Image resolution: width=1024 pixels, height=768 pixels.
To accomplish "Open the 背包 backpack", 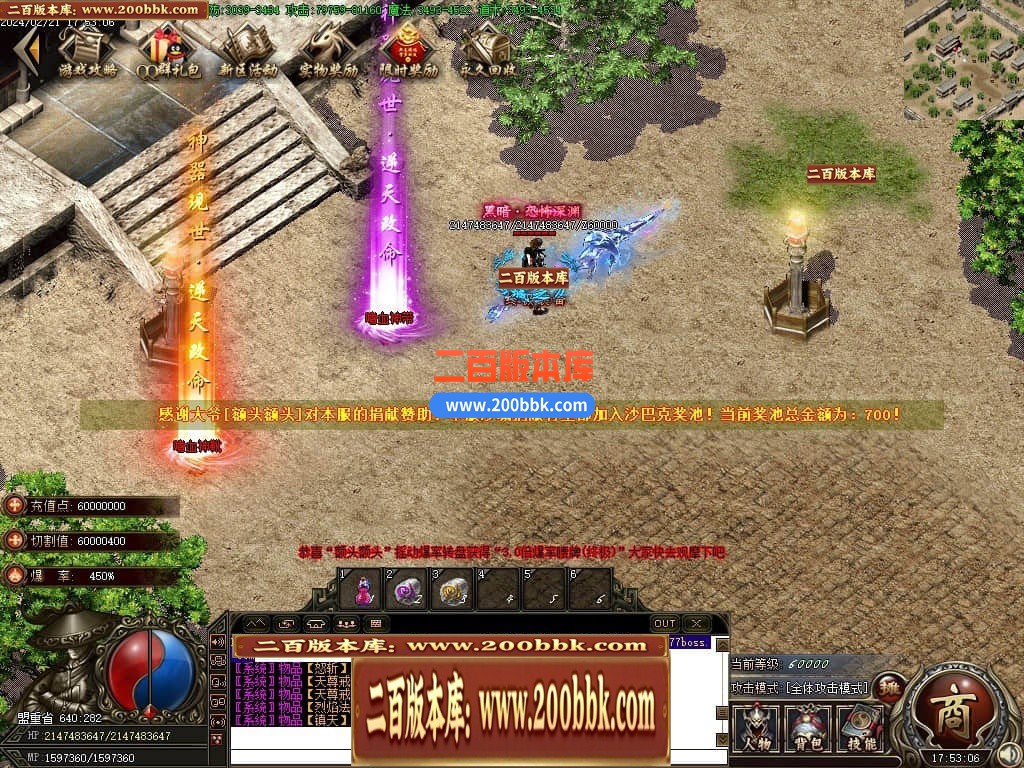I will (808, 727).
